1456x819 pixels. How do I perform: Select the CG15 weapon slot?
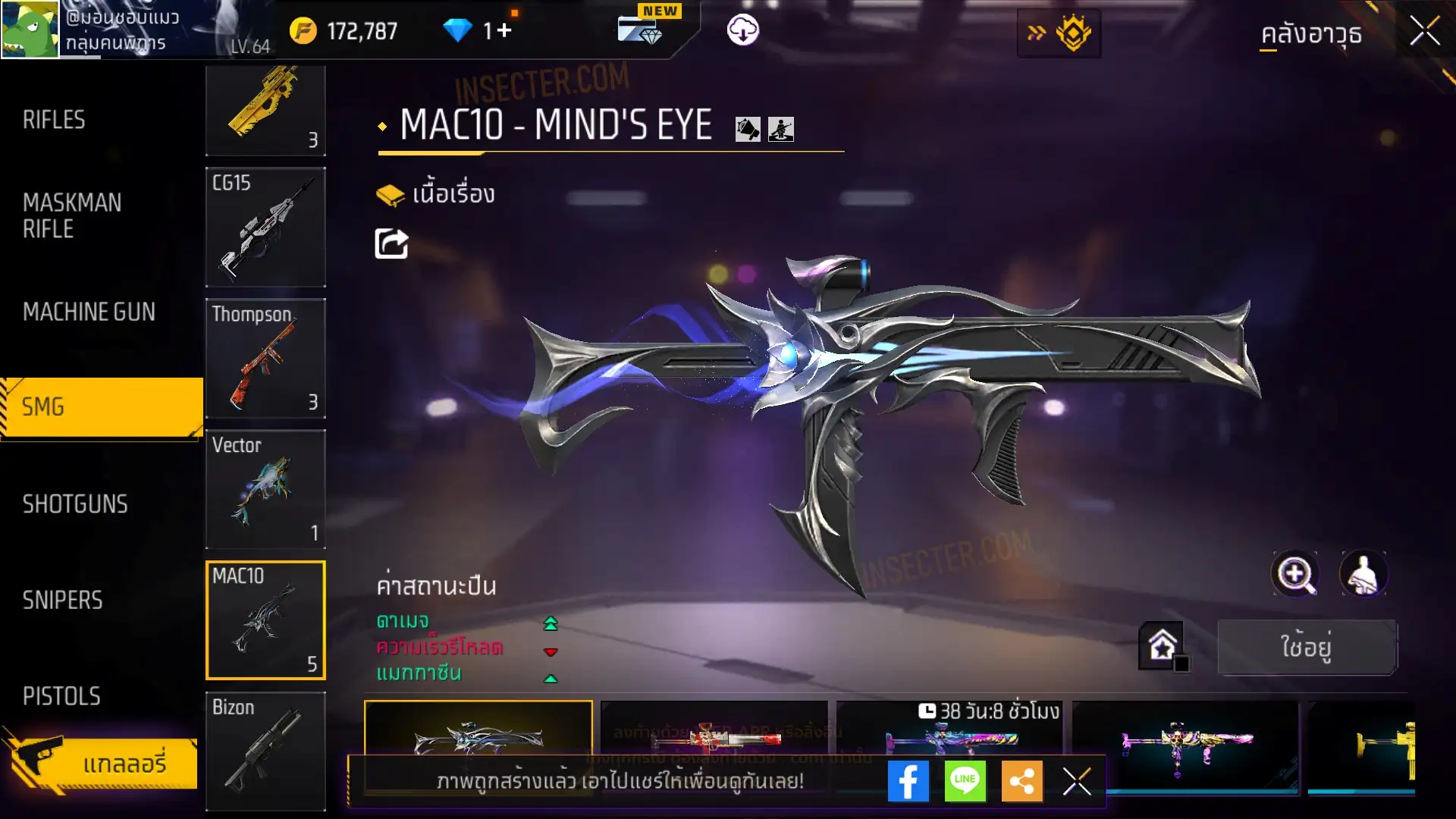[x=265, y=227]
